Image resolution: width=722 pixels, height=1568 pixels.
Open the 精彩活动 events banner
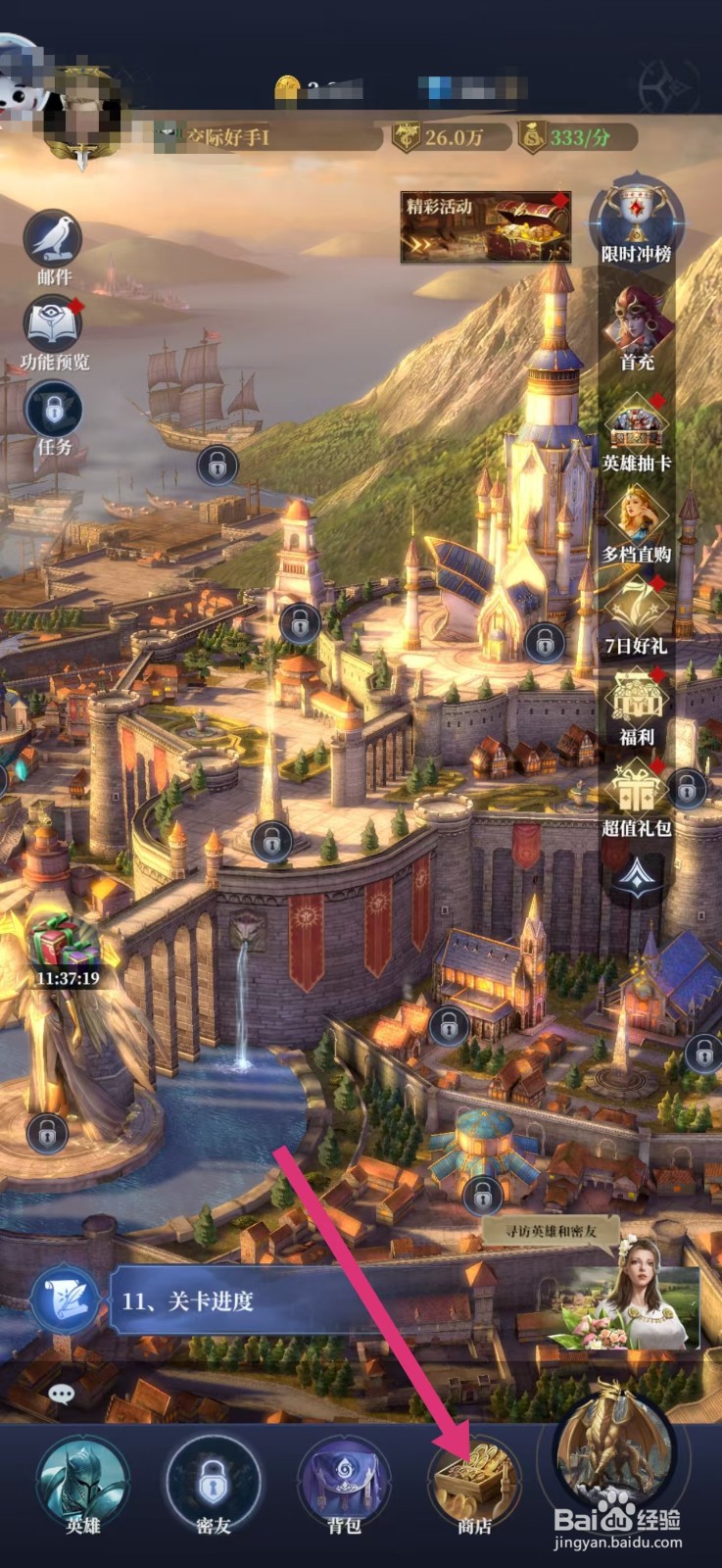pyautogui.click(x=485, y=227)
